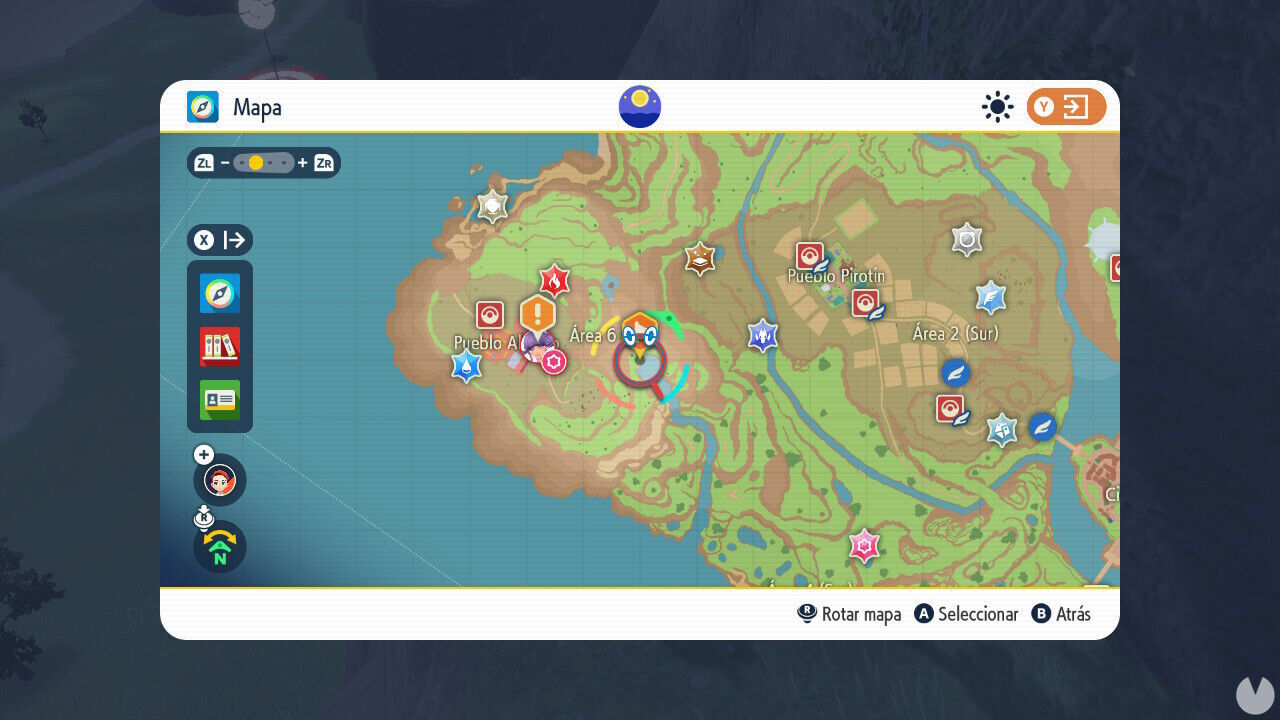The width and height of the screenshot is (1280, 720).
Task: Select the blue flying raid crystal near Área 2 (Sur)
Action: click(x=990, y=297)
